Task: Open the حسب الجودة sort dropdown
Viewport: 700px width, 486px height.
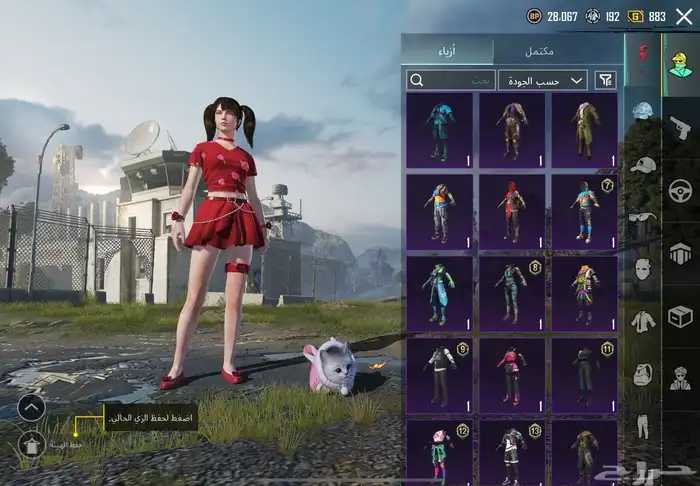Action: point(545,80)
